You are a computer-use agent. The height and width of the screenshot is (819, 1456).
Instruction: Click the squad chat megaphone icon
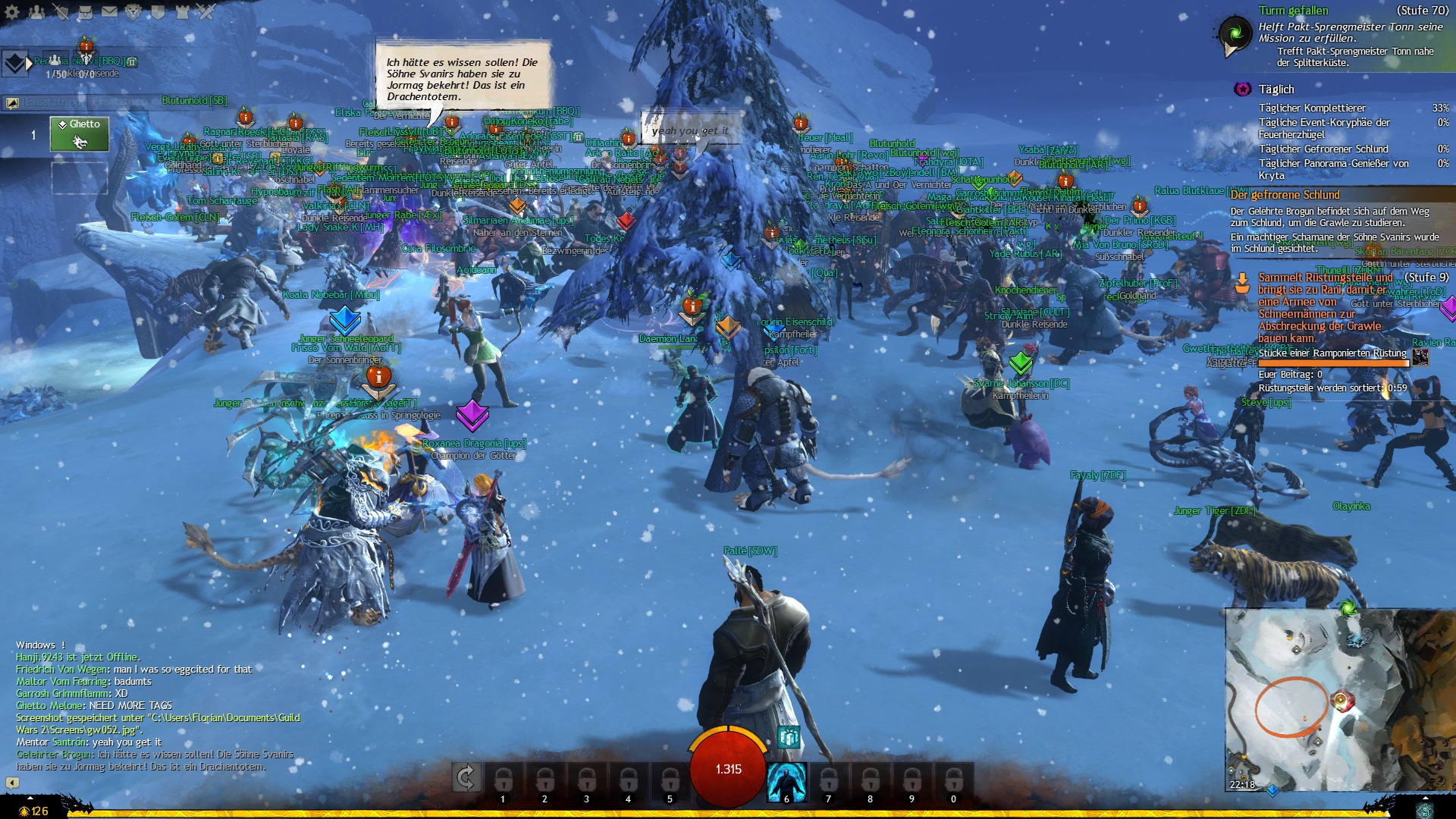click(12, 102)
